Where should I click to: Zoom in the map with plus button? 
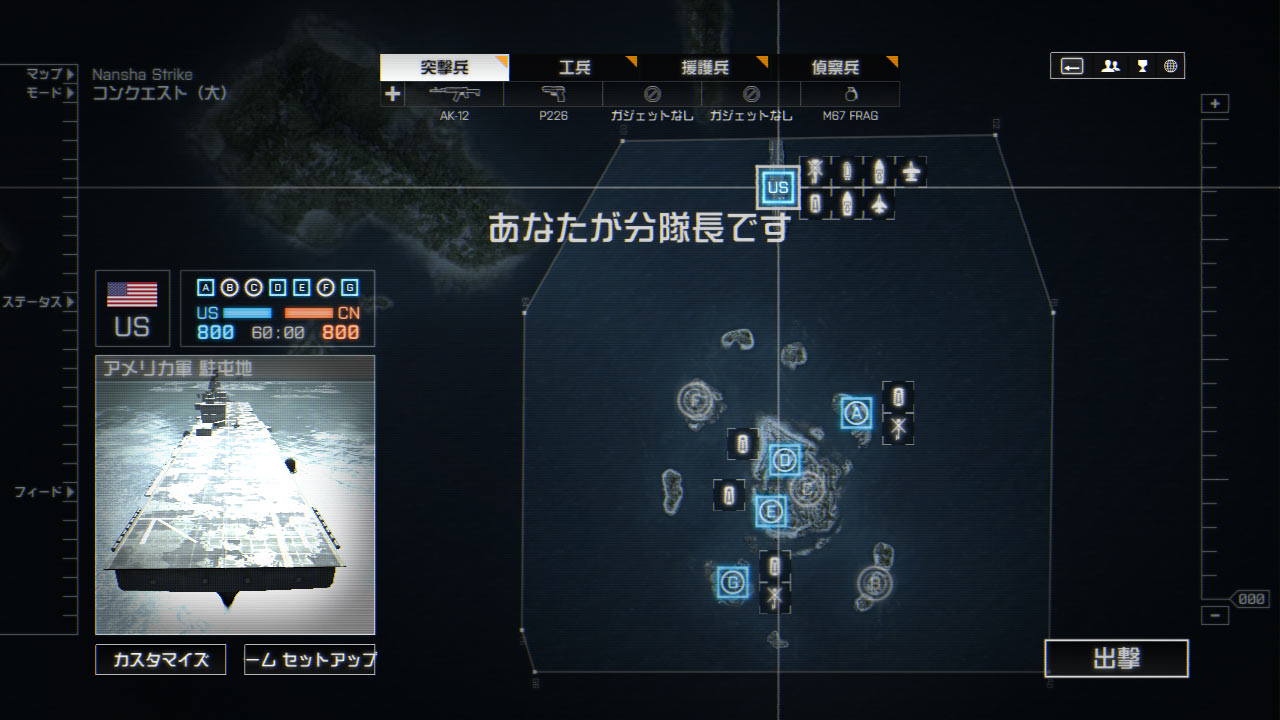1215,104
